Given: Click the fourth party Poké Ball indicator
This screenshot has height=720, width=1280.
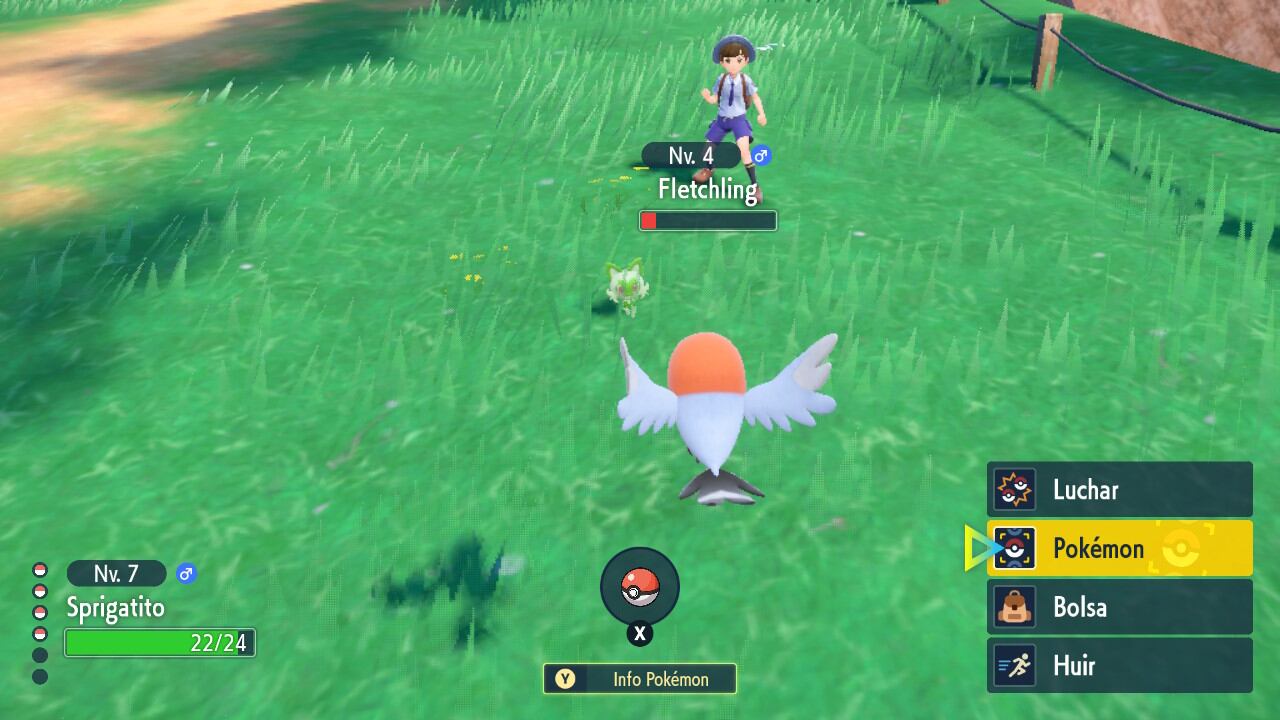Looking at the screenshot, I should [x=40, y=634].
